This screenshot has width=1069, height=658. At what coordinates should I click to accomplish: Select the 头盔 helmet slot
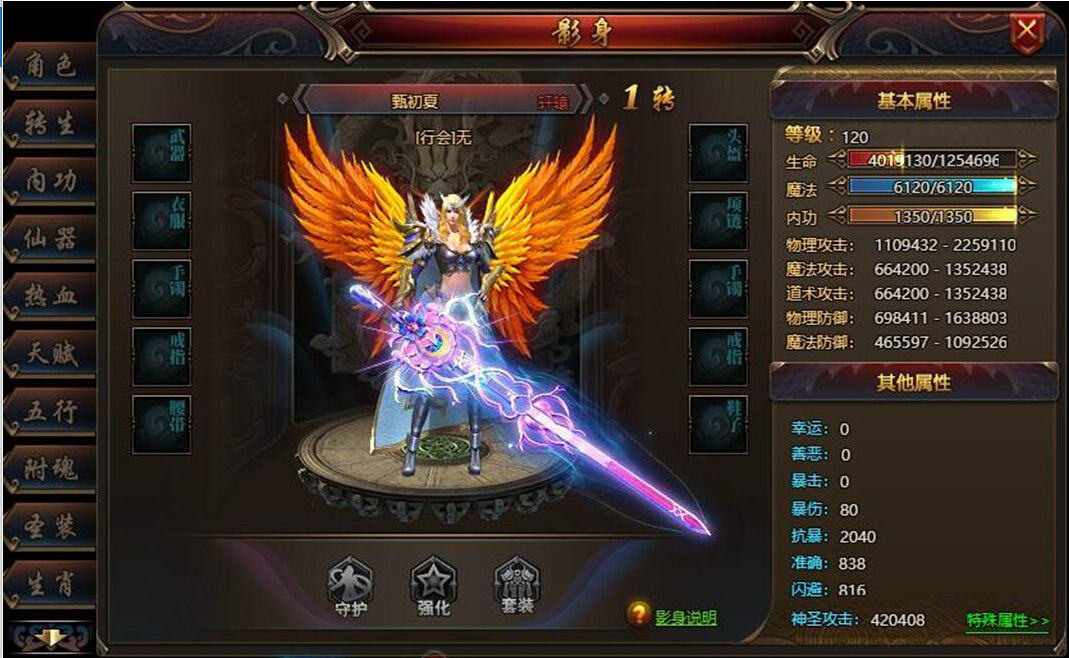coord(718,152)
